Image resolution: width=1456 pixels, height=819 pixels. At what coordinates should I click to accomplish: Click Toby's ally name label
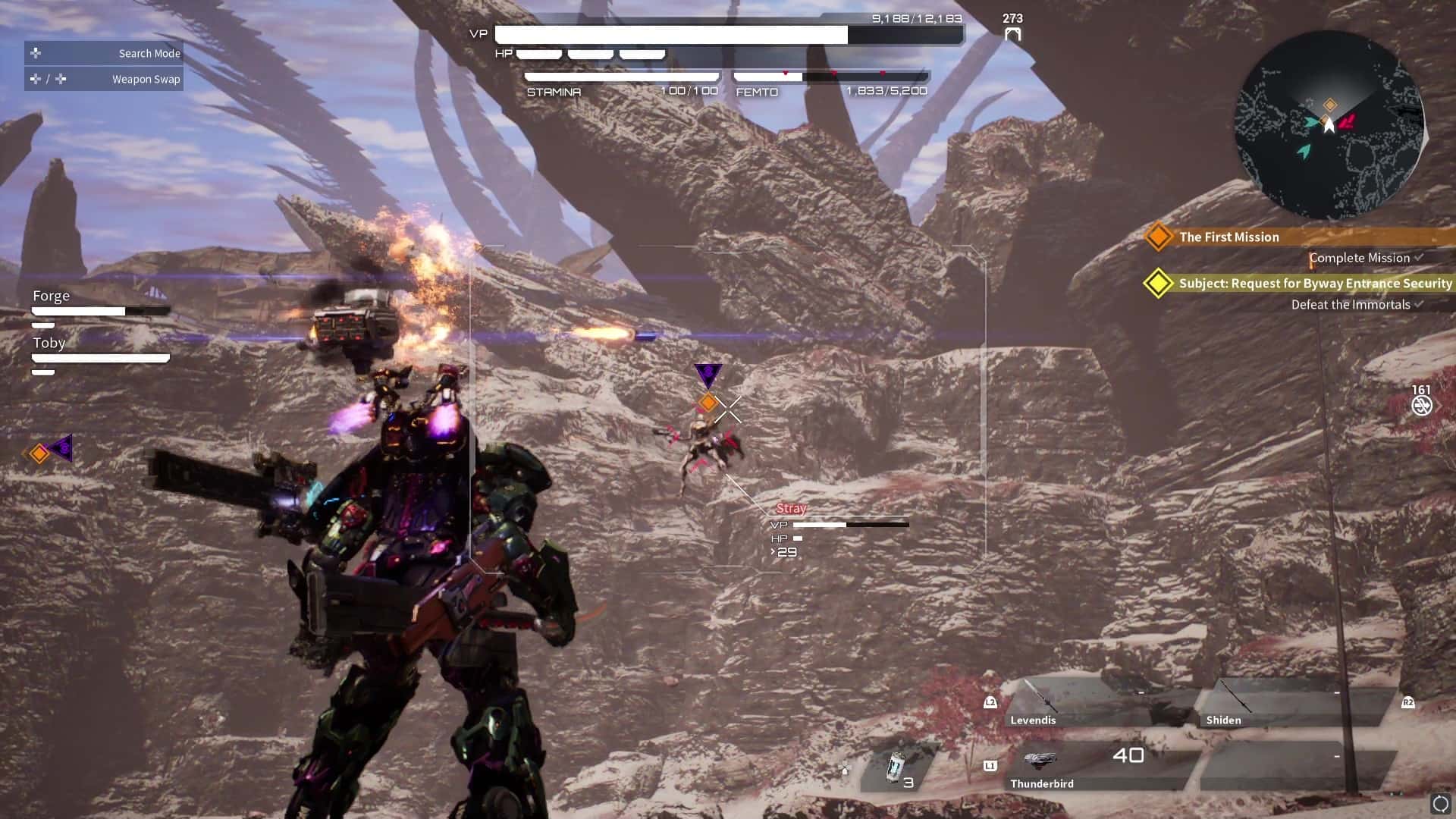click(49, 343)
